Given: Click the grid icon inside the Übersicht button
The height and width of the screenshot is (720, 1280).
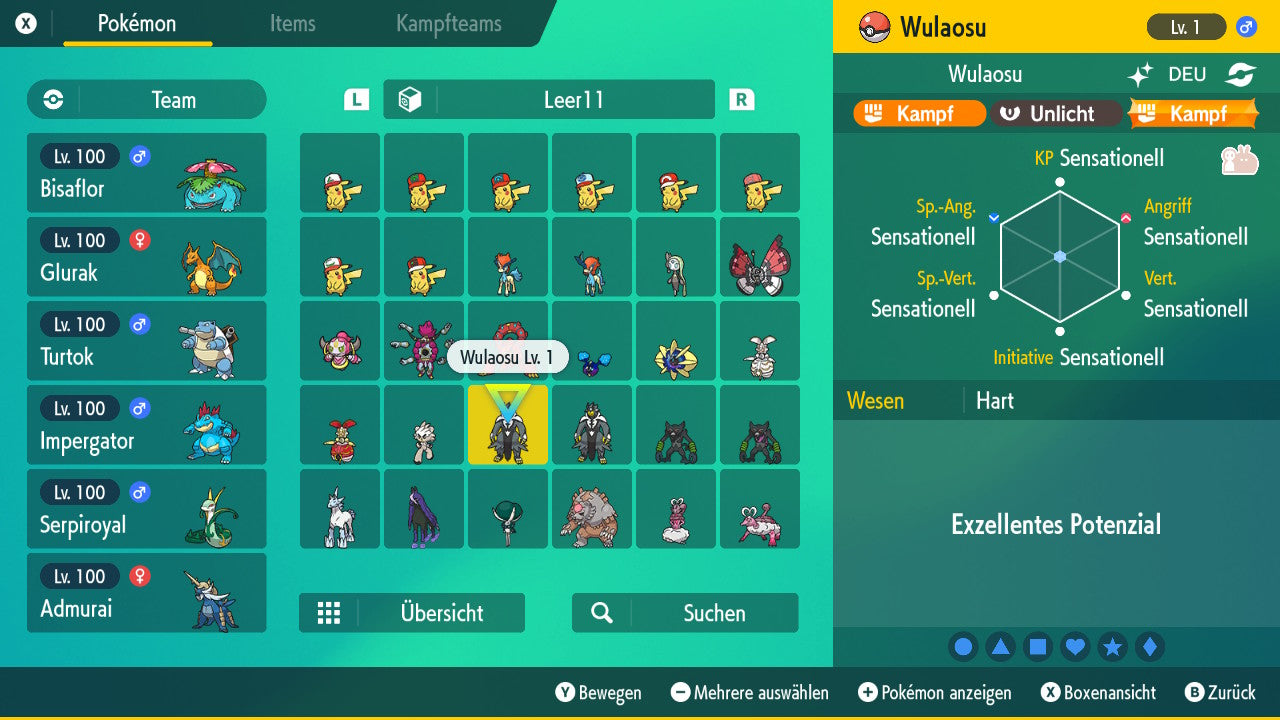Looking at the screenshot, I should pos(329,613).
